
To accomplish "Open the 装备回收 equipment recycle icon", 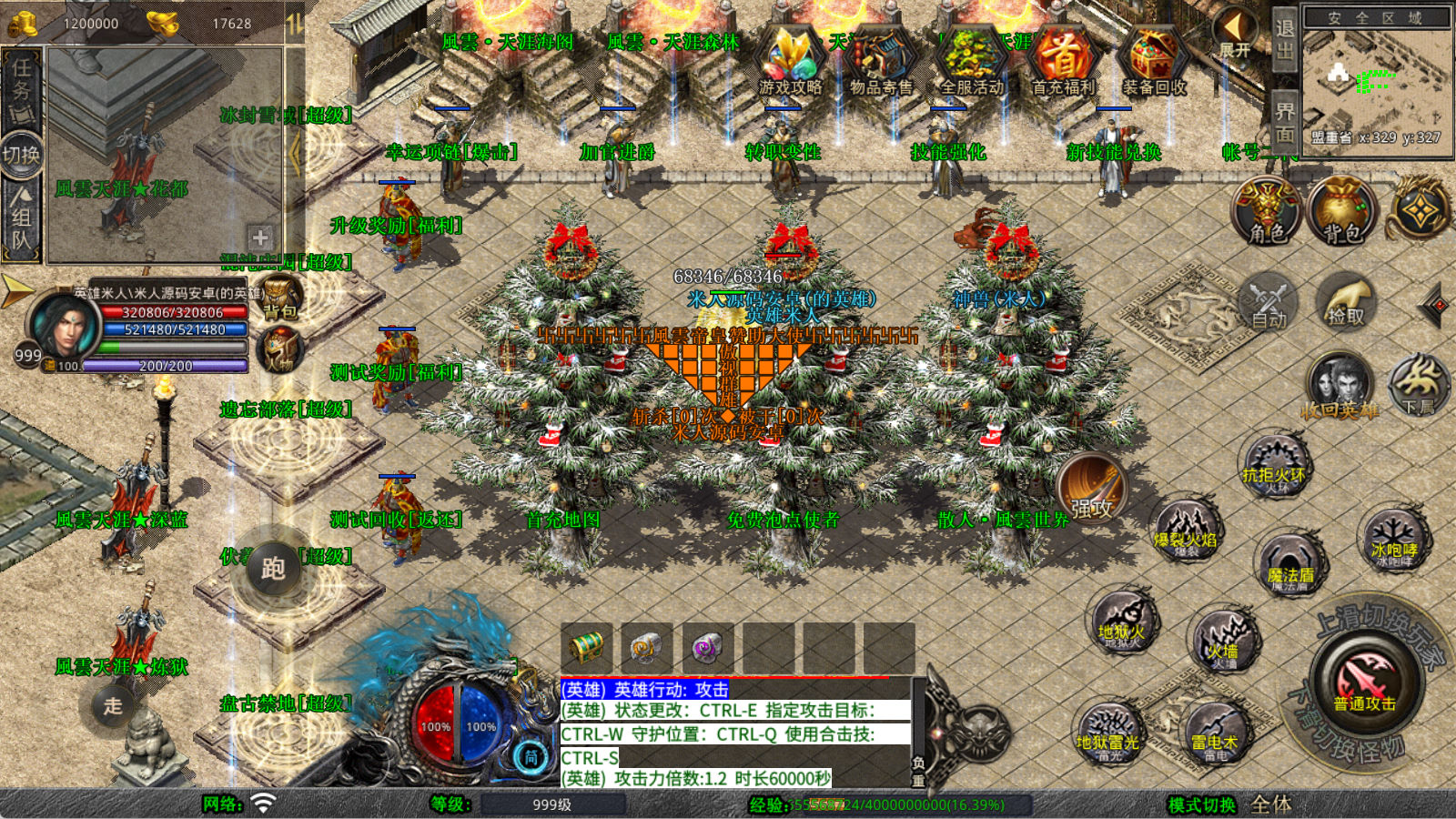I will pos(1154,60).
